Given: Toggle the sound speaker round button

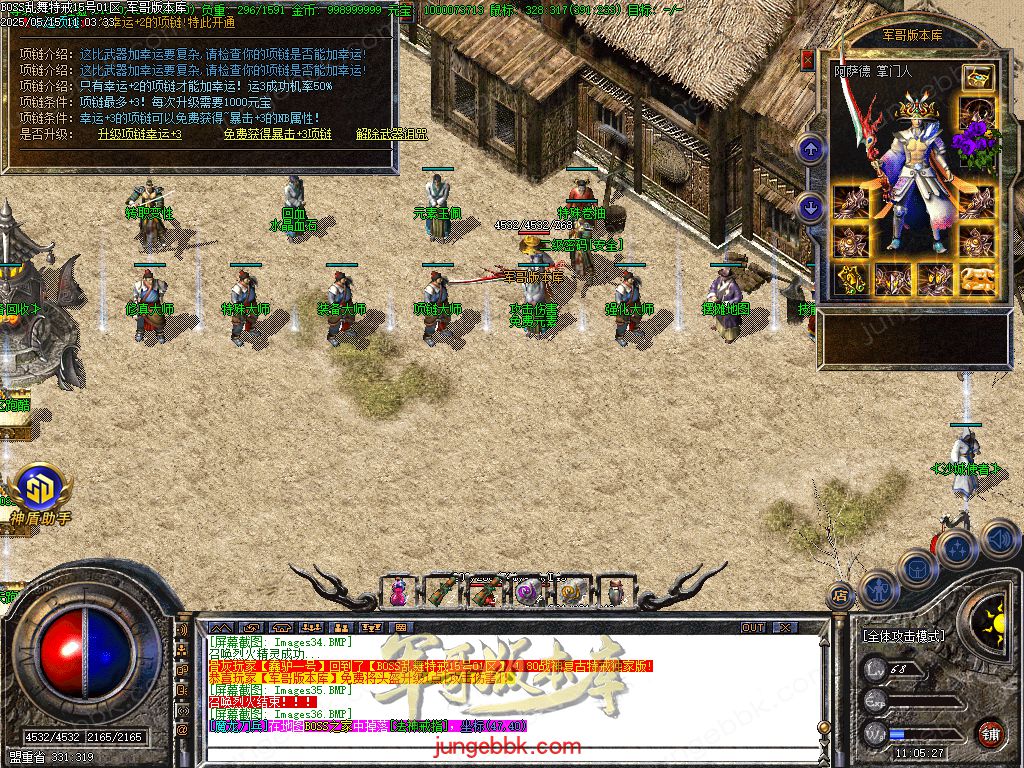Looking at the screenshot, I should [x=998, y=540].
